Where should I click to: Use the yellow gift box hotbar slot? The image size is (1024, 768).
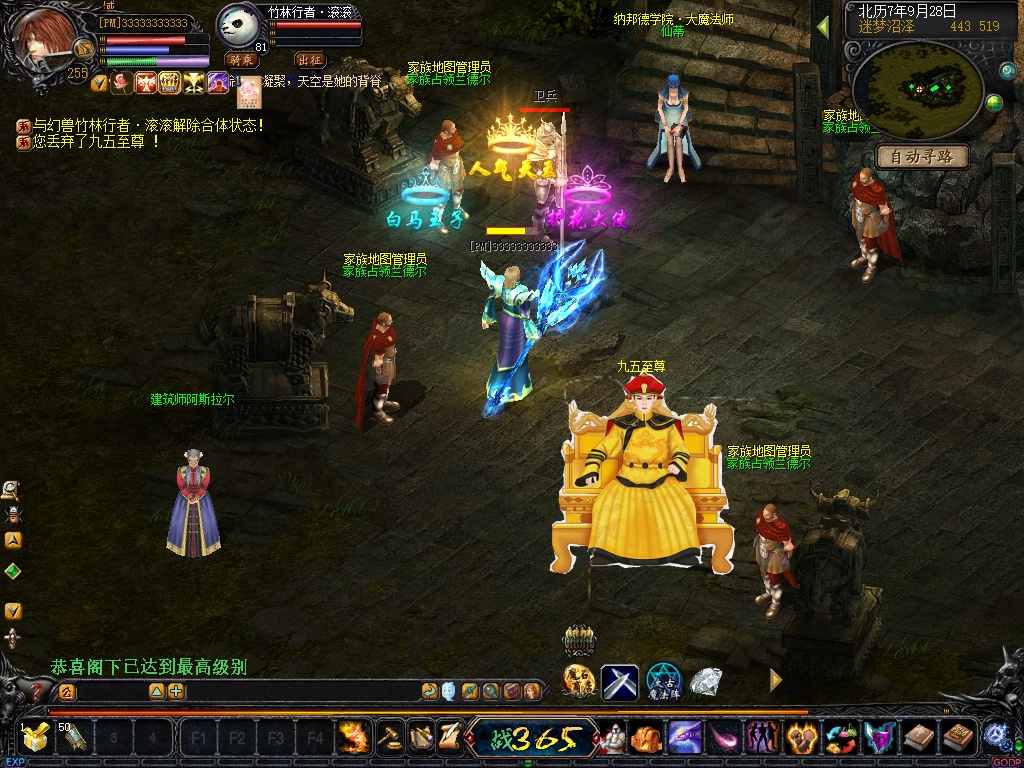pyautogui.click(x=36, y=739)
